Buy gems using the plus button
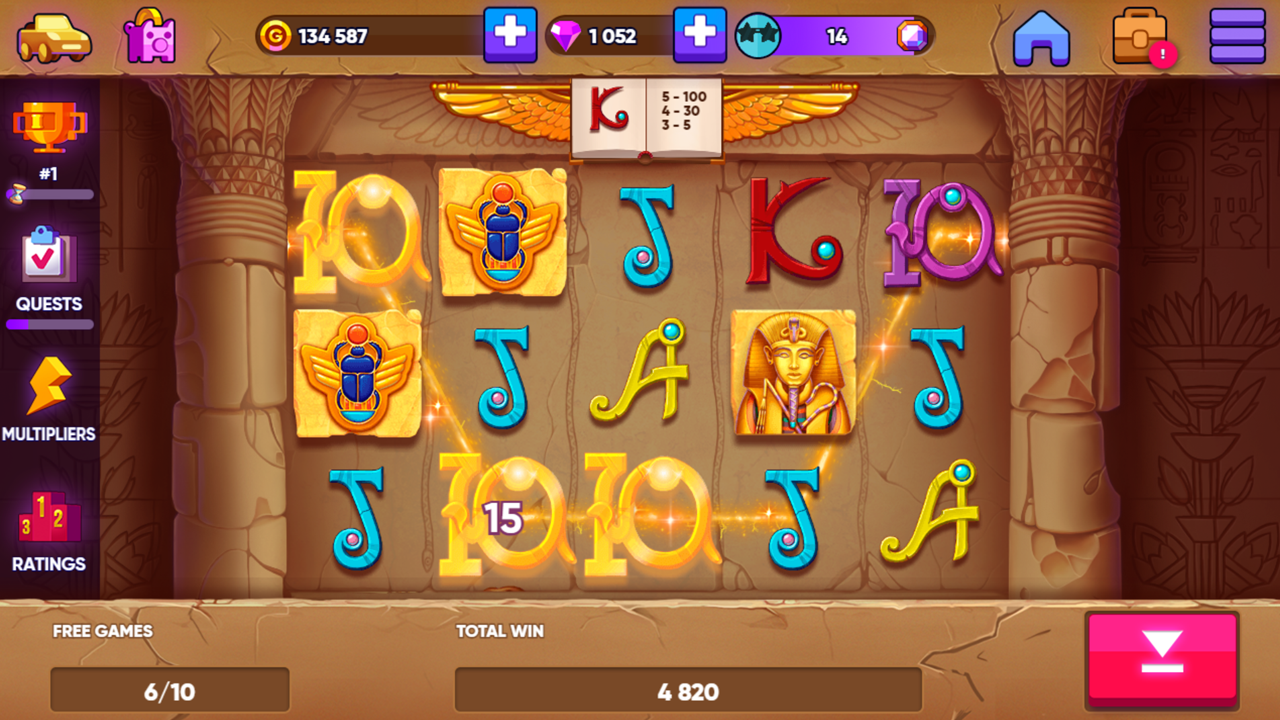 [x=700, y=36]
